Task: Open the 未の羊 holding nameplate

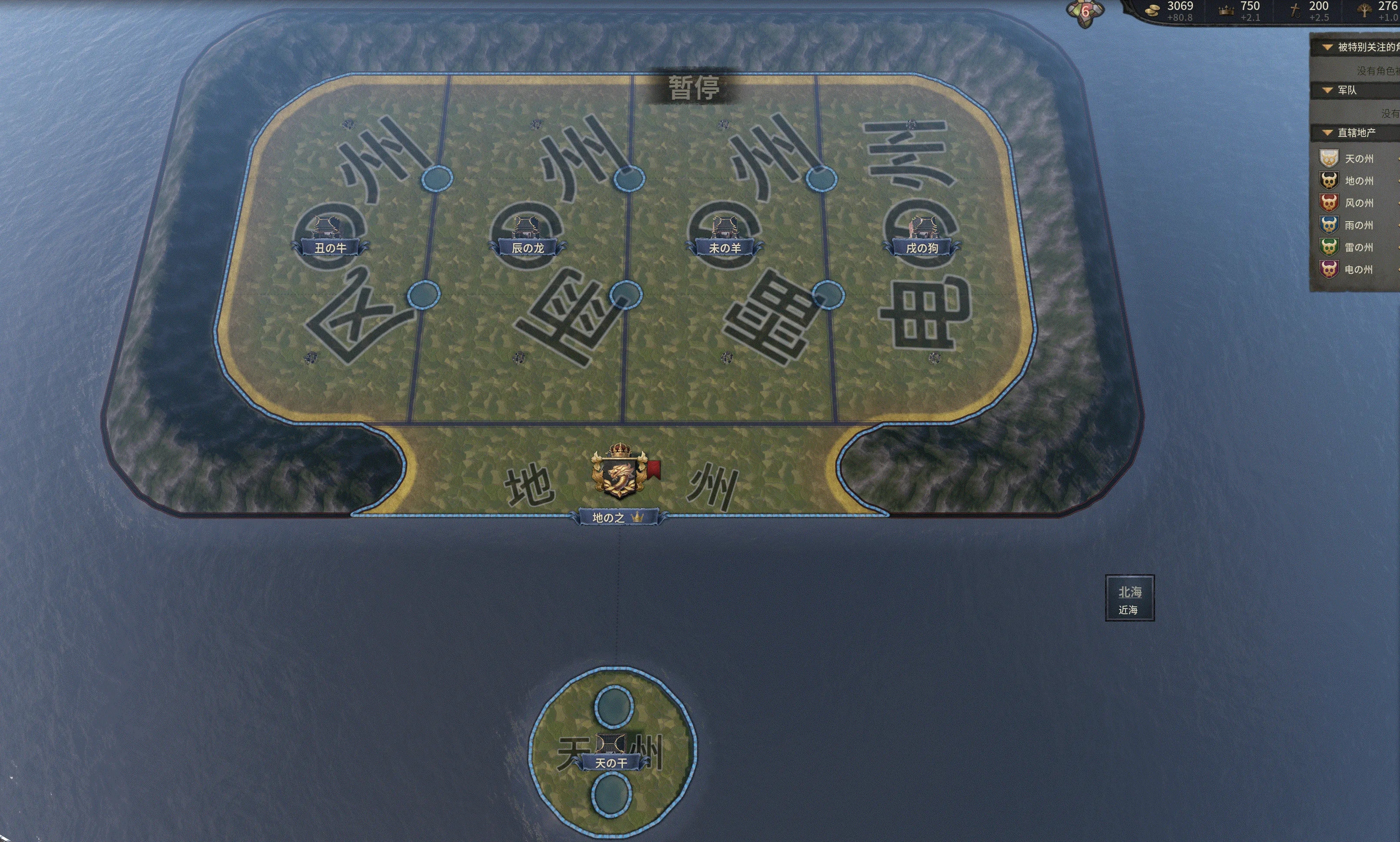Action: (725, 248)
